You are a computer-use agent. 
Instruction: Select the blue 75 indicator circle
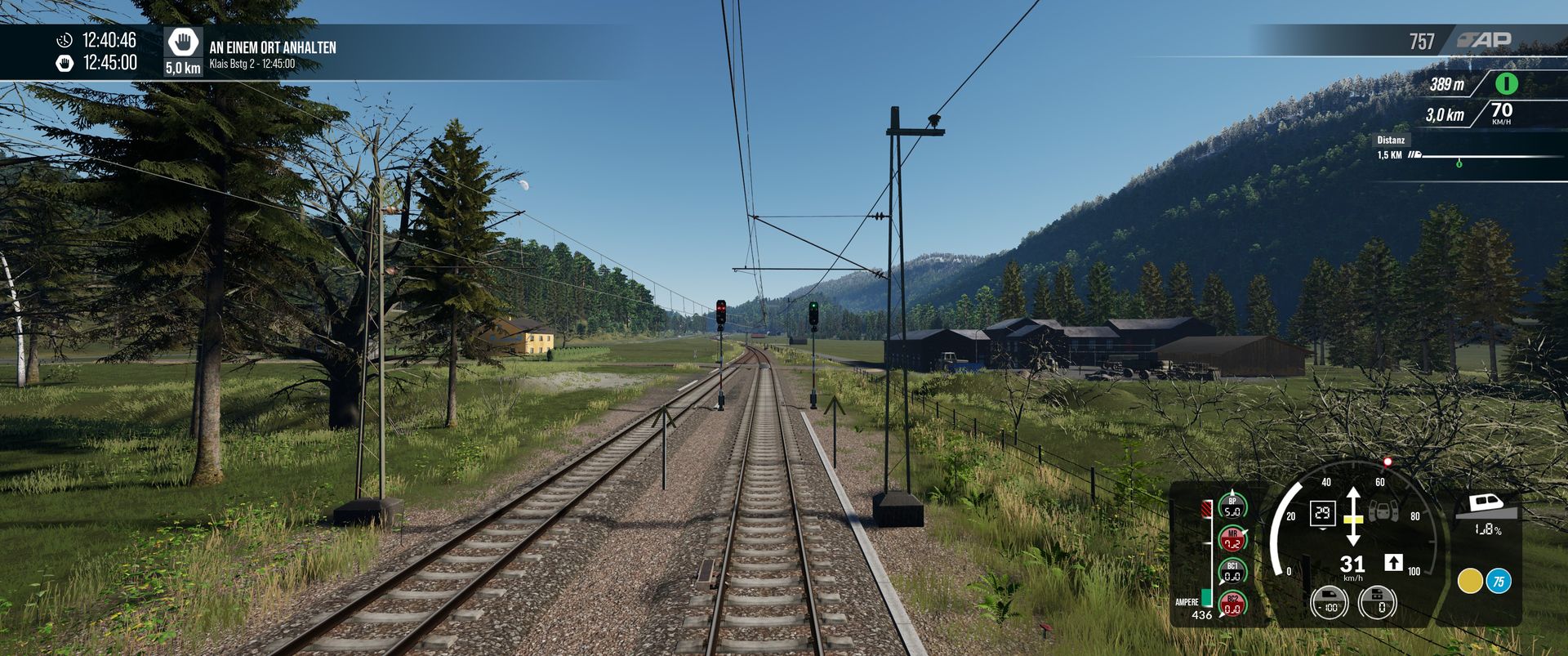1499,581
